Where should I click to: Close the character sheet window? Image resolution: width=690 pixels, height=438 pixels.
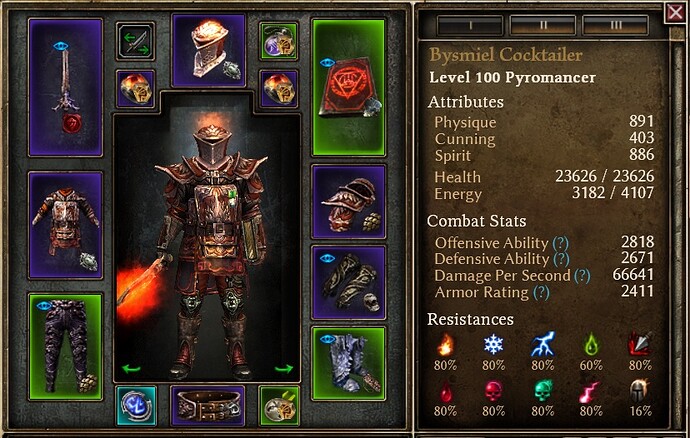point(675,12)
